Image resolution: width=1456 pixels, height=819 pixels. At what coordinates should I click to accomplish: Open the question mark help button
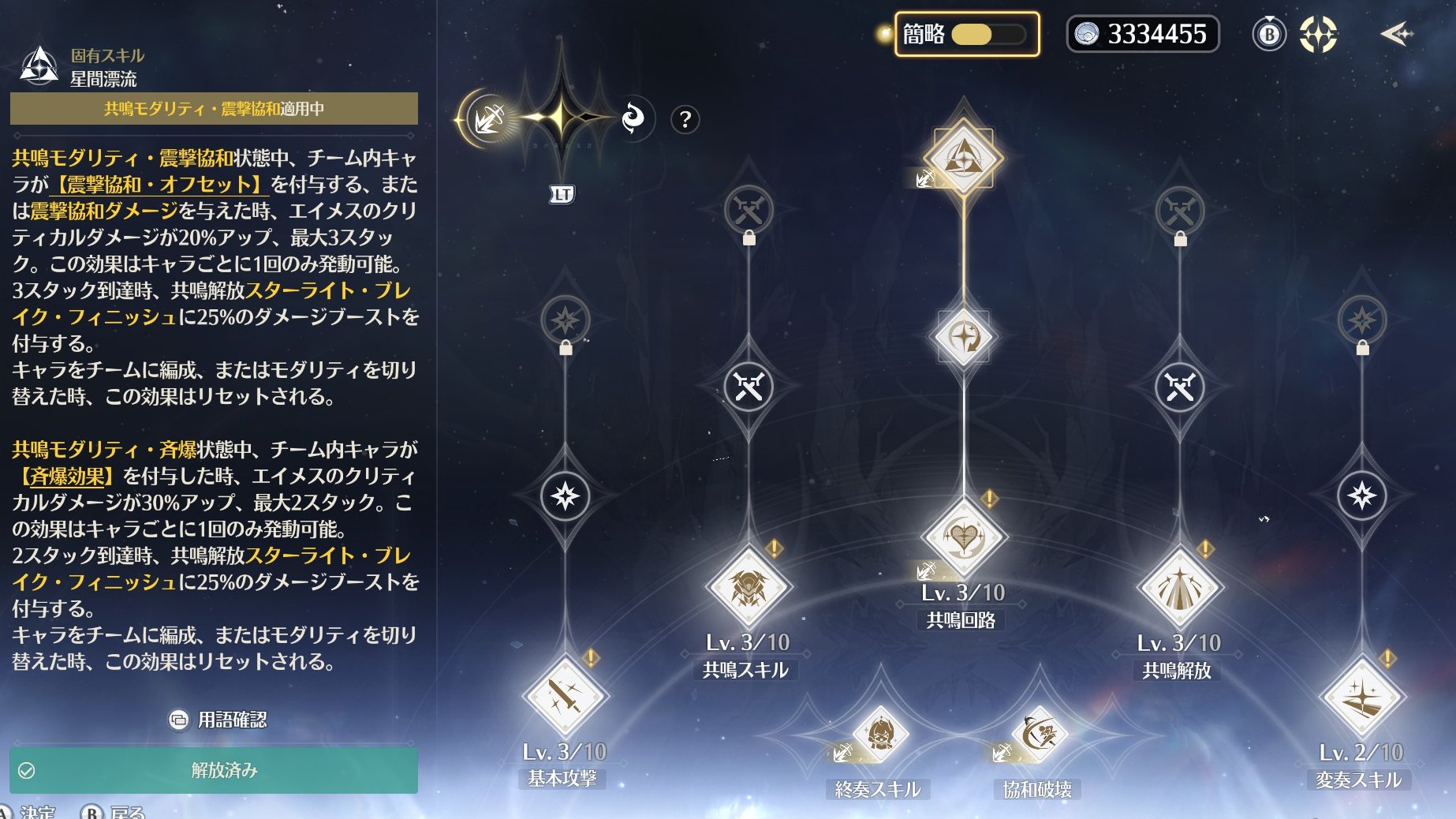point(685,120)
